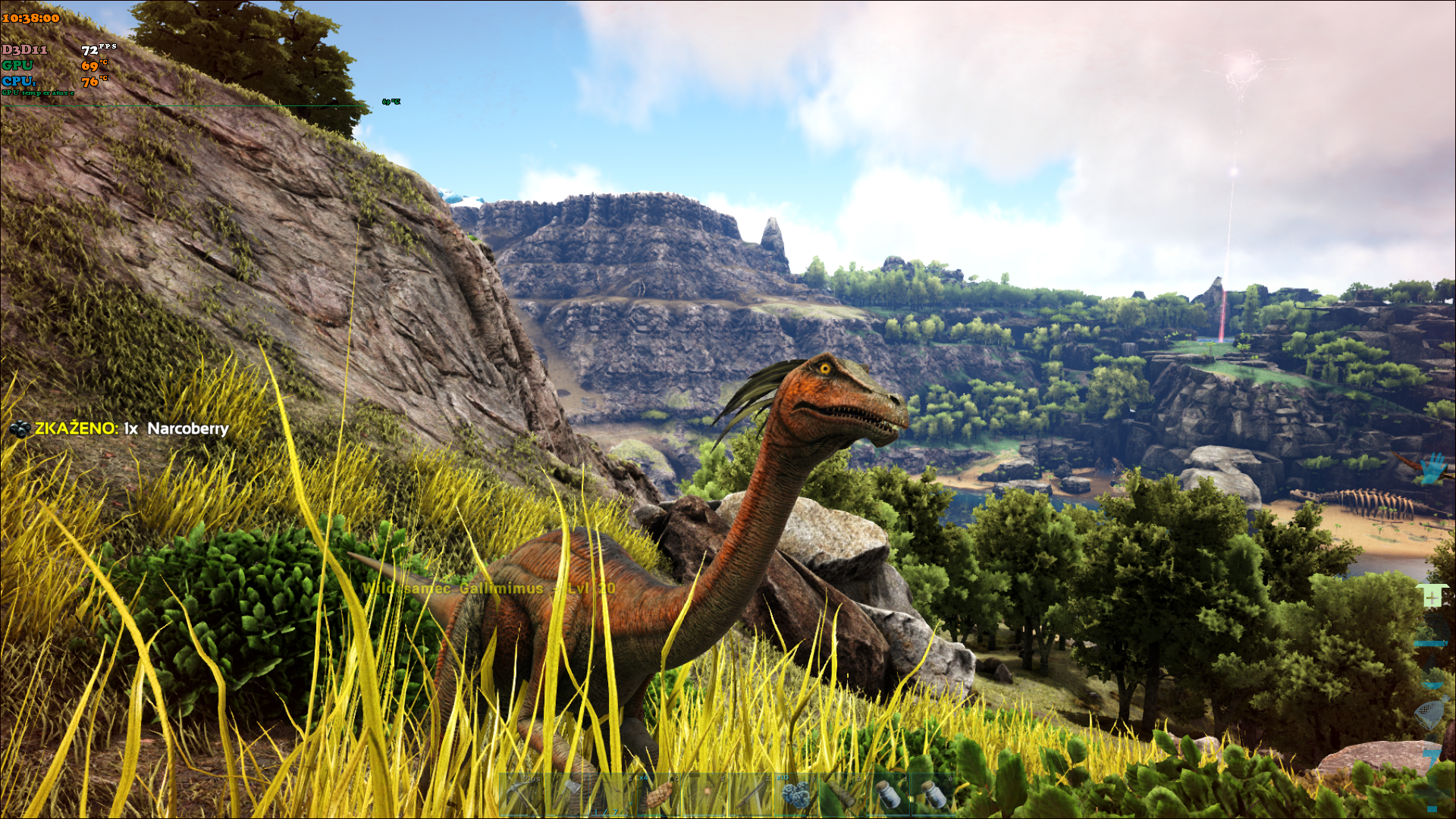Select the first glass jar slot

click(x=887, y=795)
